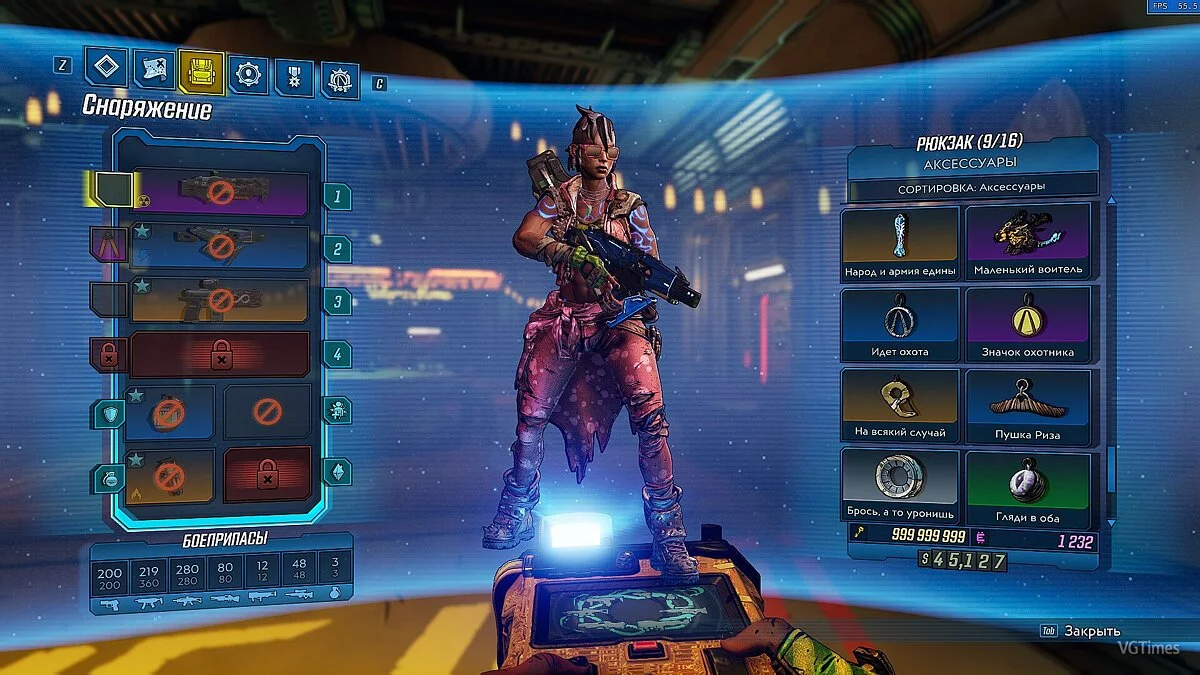
Task: Pick the Брось, а то уронишь item
Action: (900, 487)
